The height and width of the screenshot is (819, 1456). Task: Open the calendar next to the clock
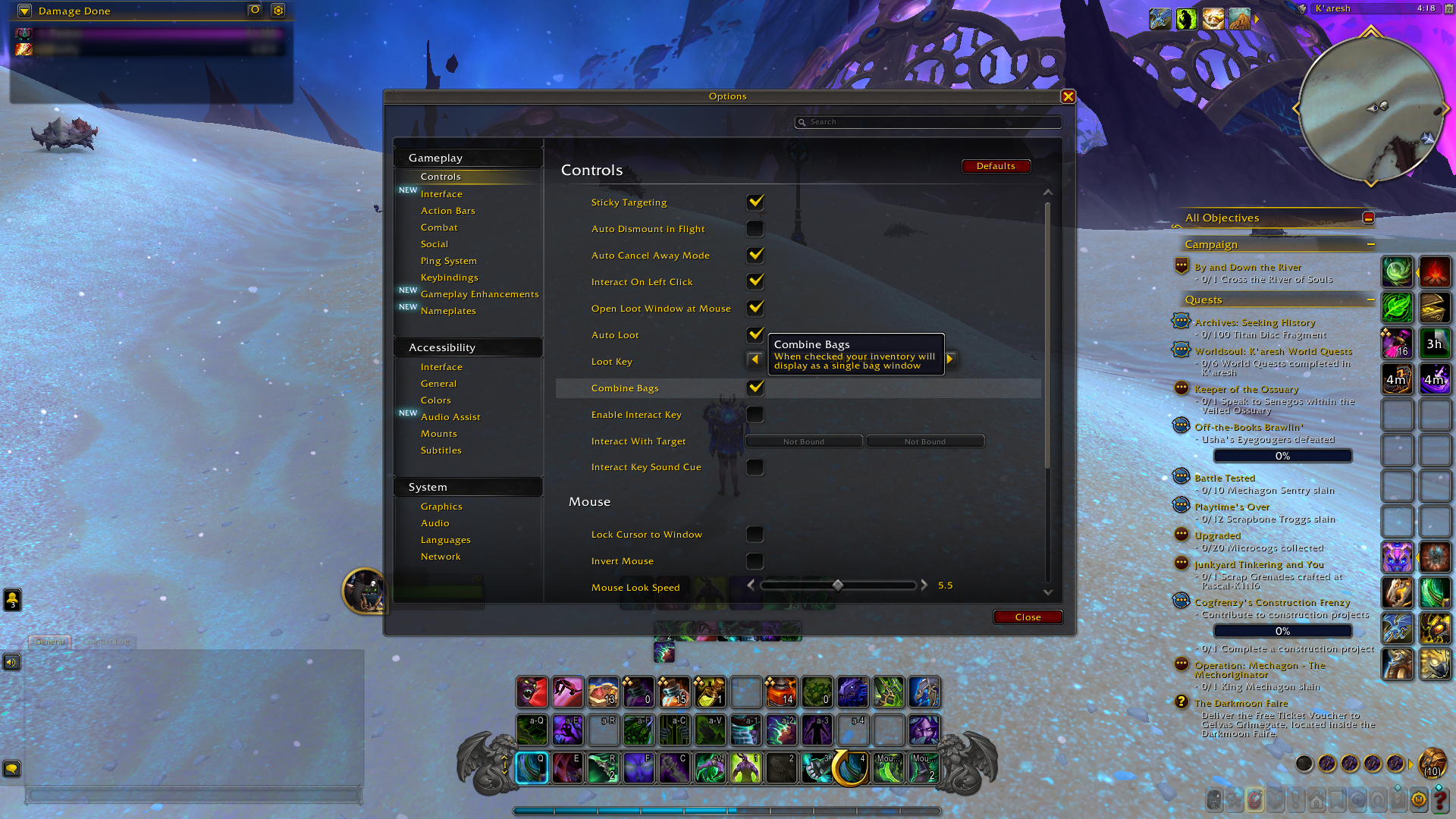(1449, 9)
